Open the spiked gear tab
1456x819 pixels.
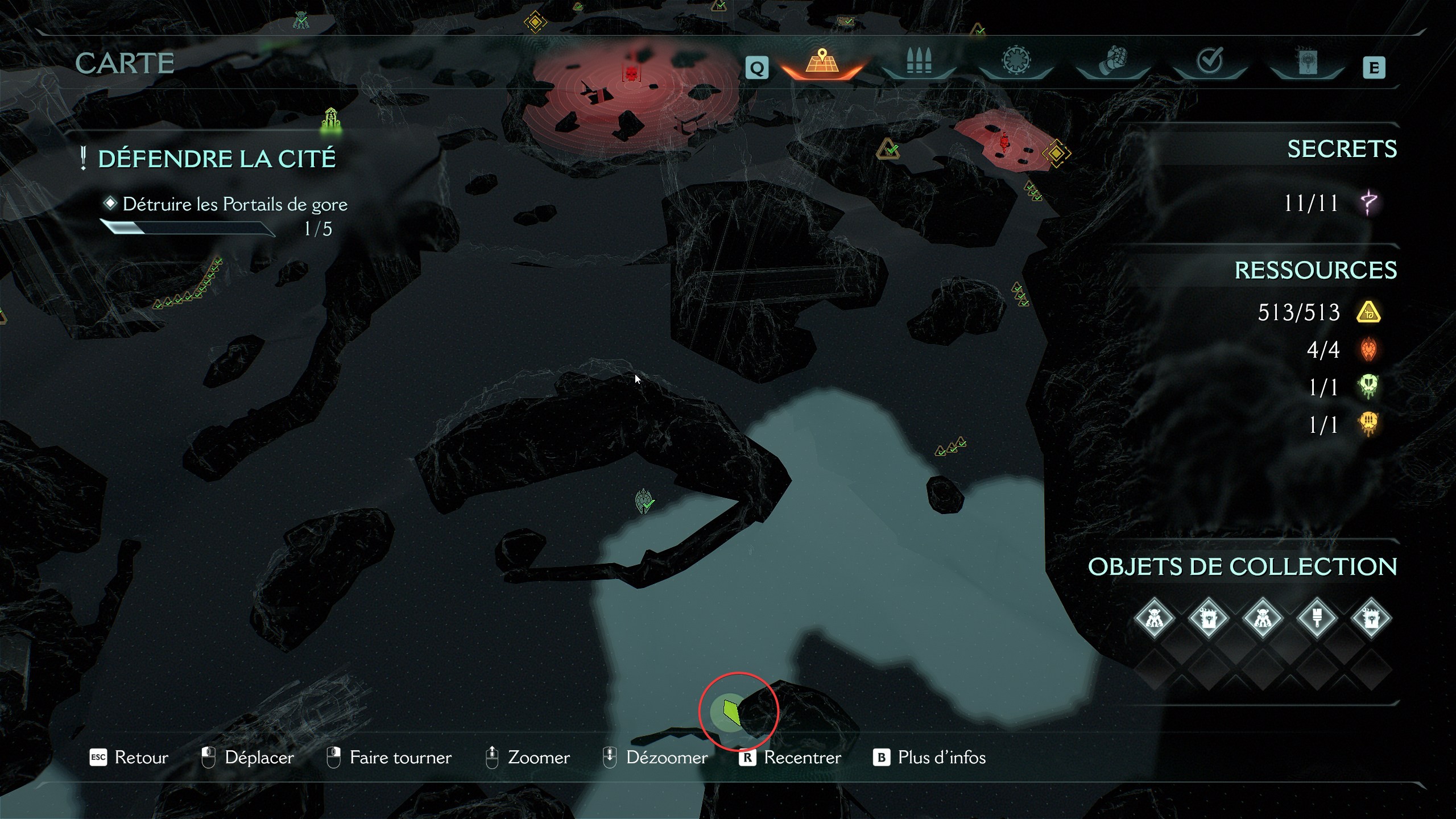[1016, 61]
